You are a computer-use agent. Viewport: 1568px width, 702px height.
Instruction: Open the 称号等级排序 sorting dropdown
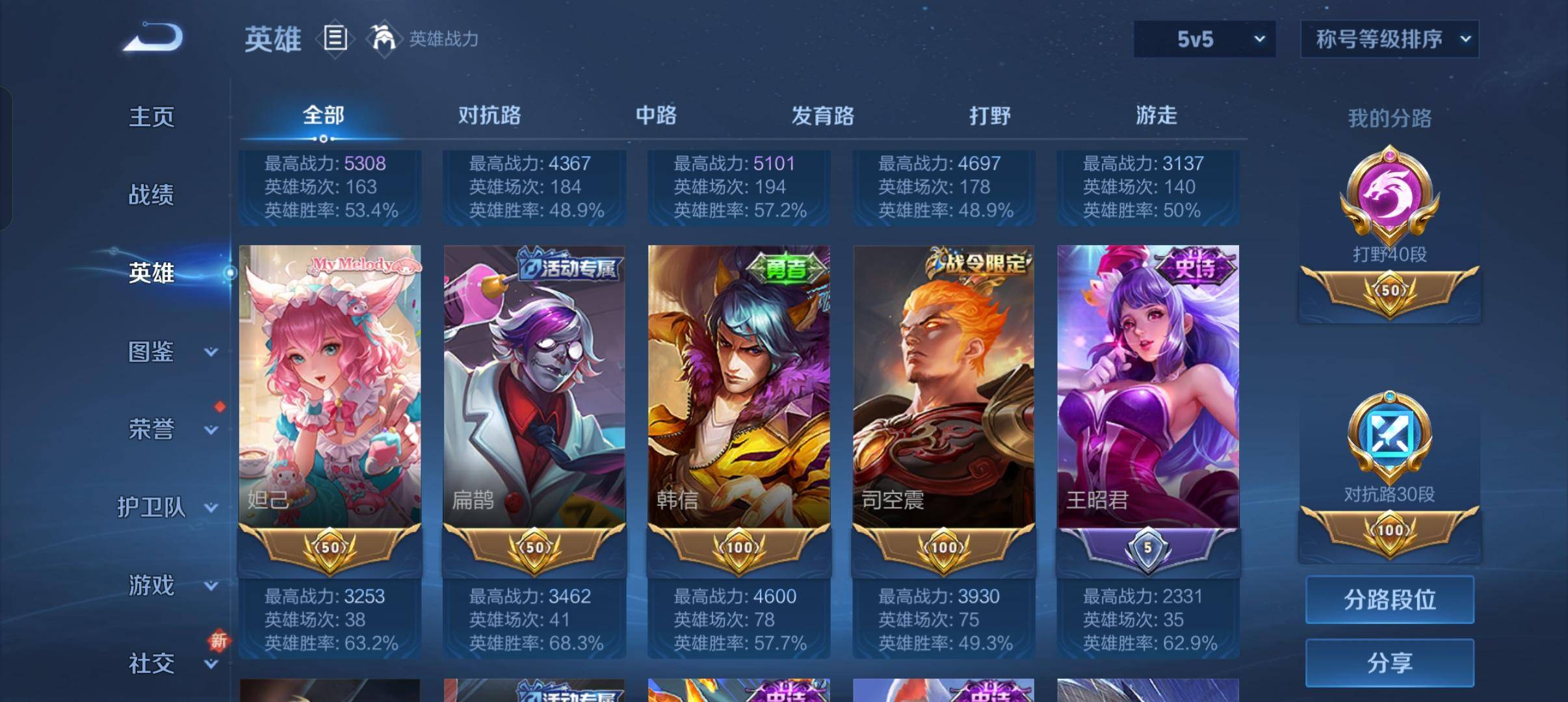tap(1390, 39)
